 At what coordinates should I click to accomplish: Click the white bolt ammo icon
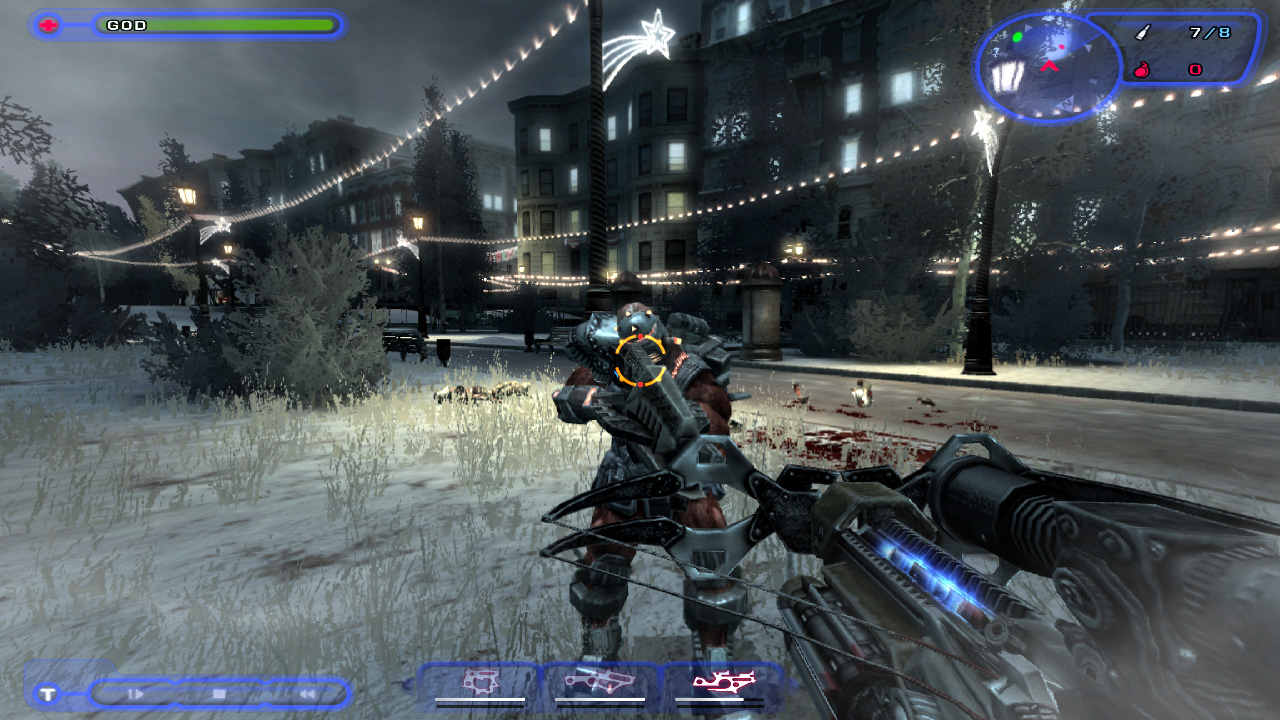click(x=1143, y=33)
